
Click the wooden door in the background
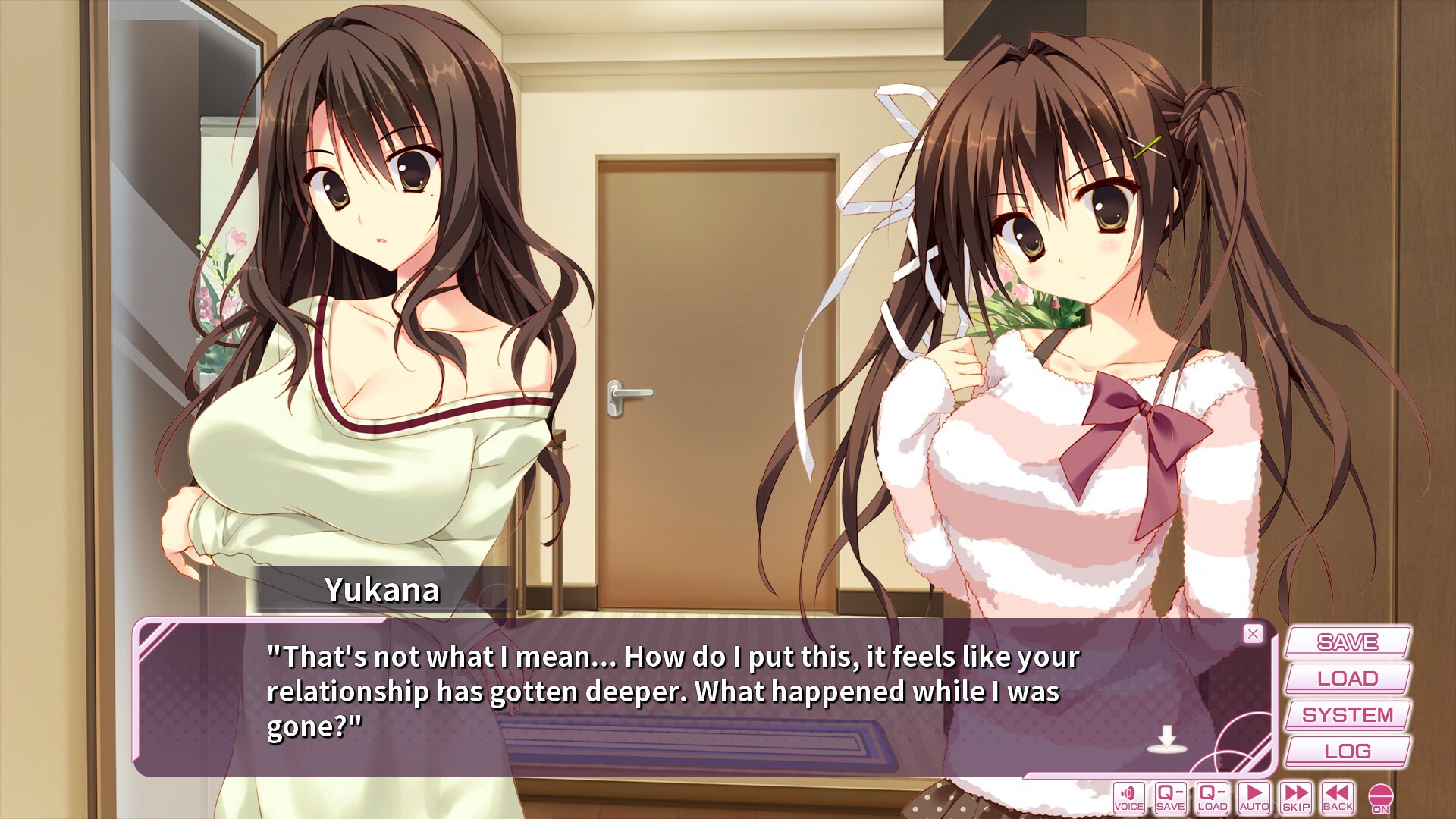point(713,341)
